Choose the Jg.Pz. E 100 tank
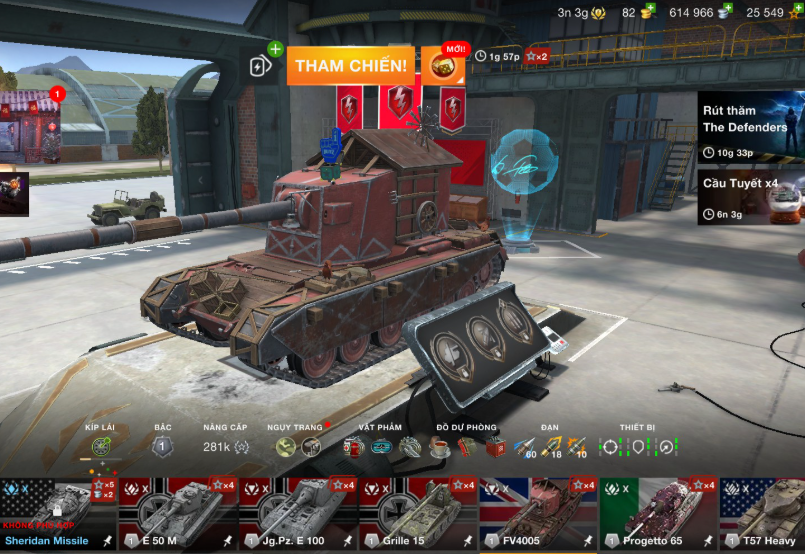The width and height of the screenshot is (805, 554). (298, 514)
